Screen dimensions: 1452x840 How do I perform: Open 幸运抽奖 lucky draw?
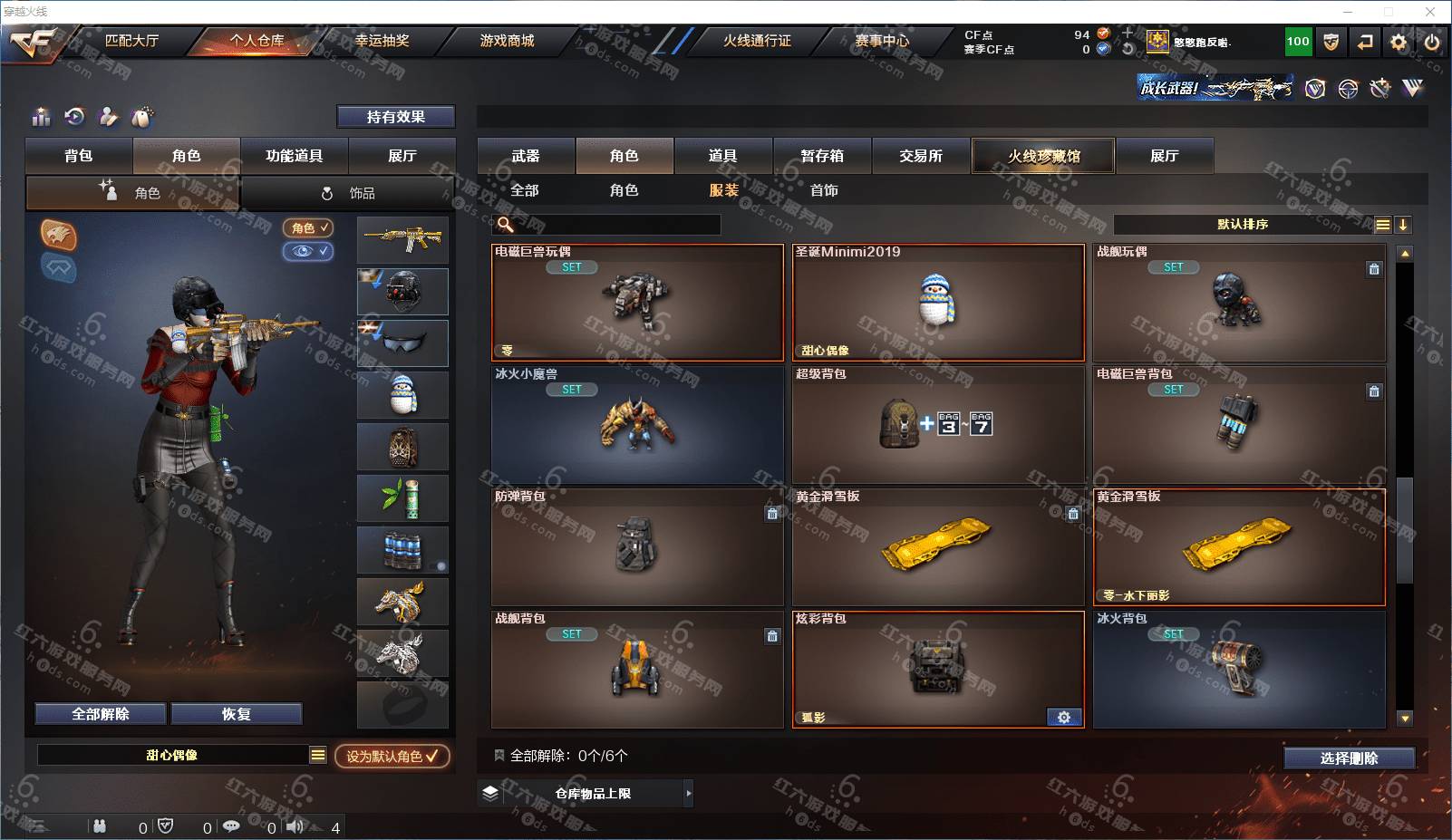[382, 41]
